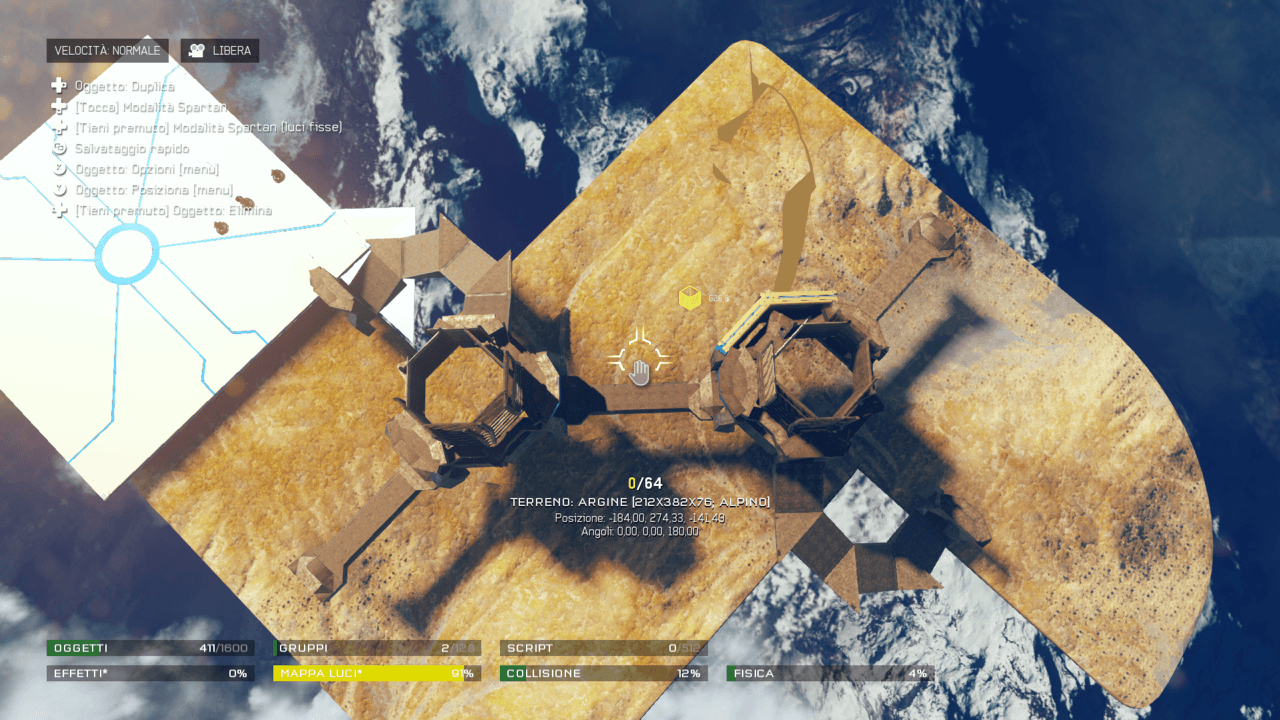
Task: Select the yellow cube object marker
Action: [690, 297]
